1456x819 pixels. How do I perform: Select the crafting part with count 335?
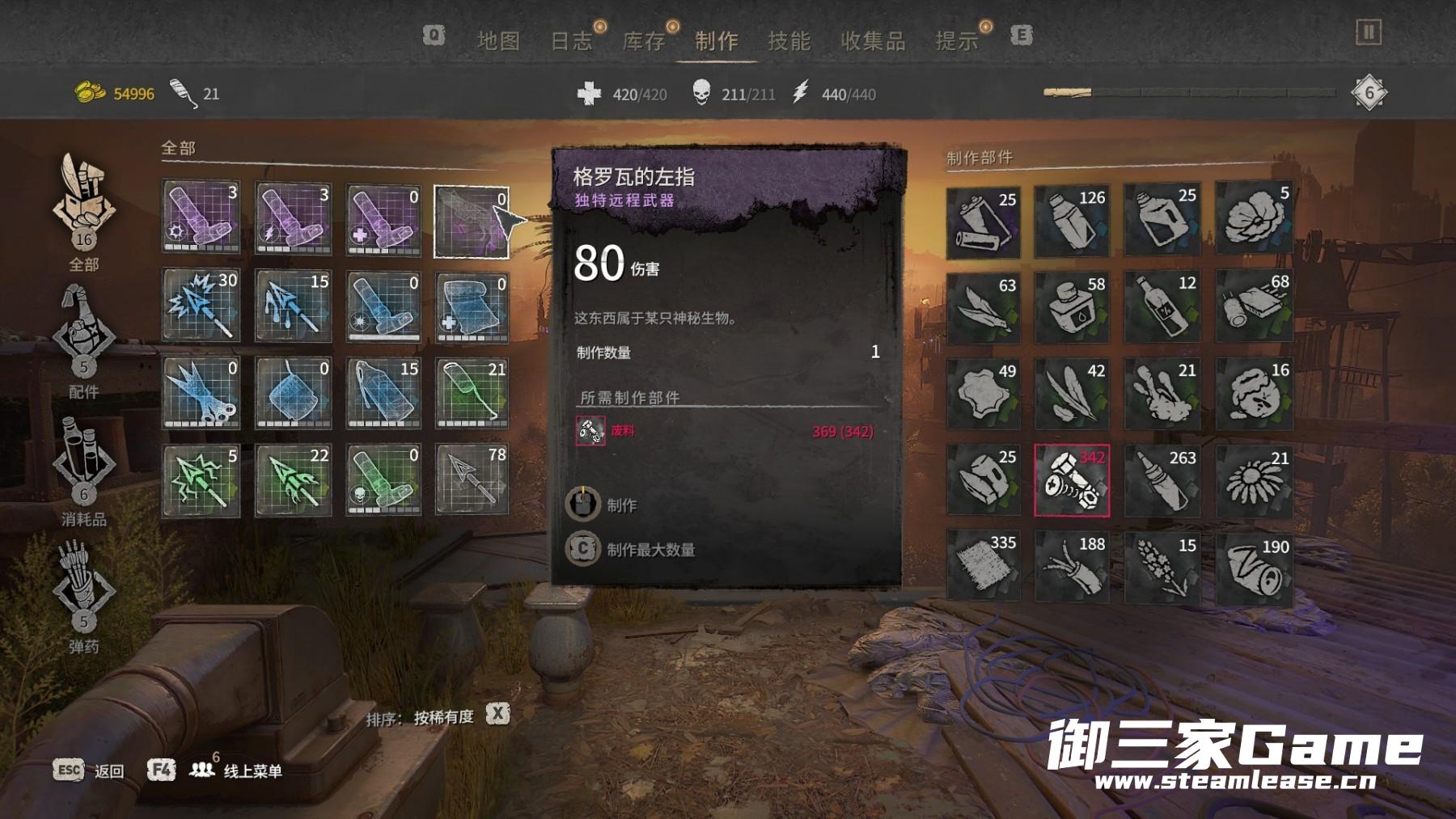[983, 566]
